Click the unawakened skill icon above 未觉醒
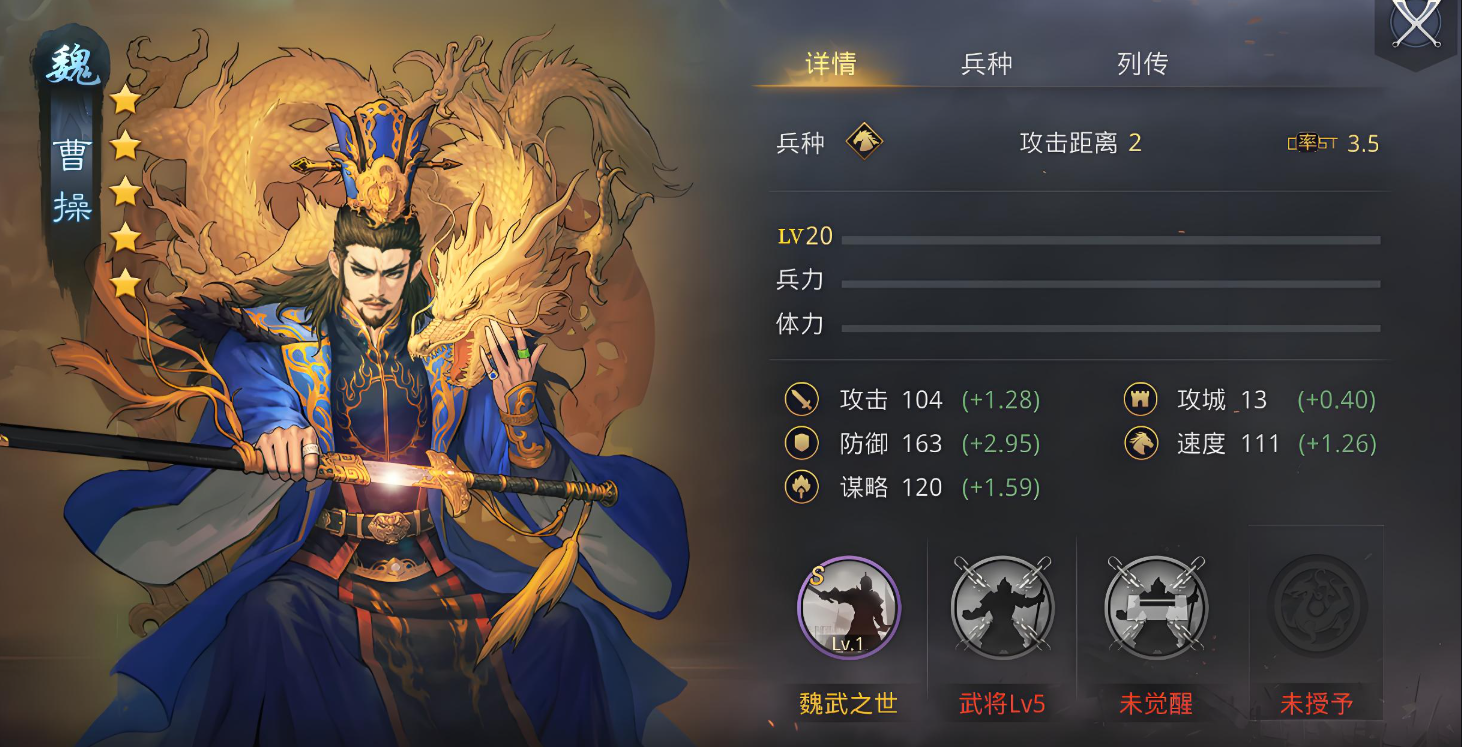1462x747 pixels. tap(1155, 605)
